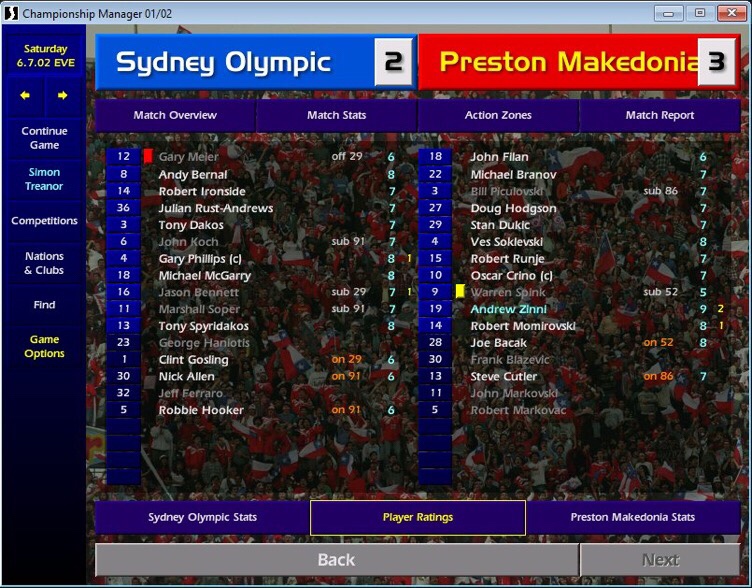Open the Find menu
This screenshot has height=588, width=752.
(x=44, y=305)
